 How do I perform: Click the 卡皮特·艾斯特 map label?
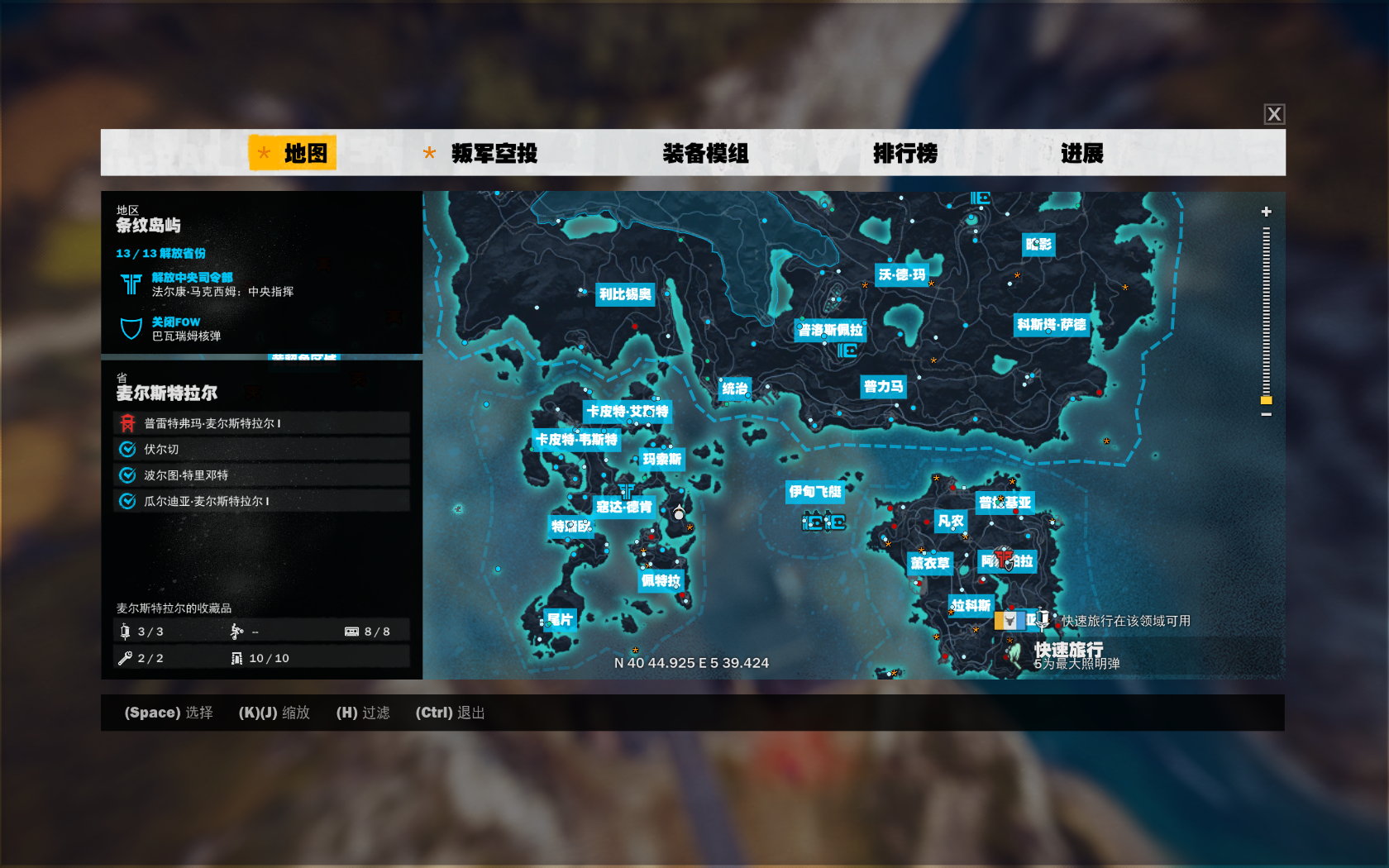point(627,411)
